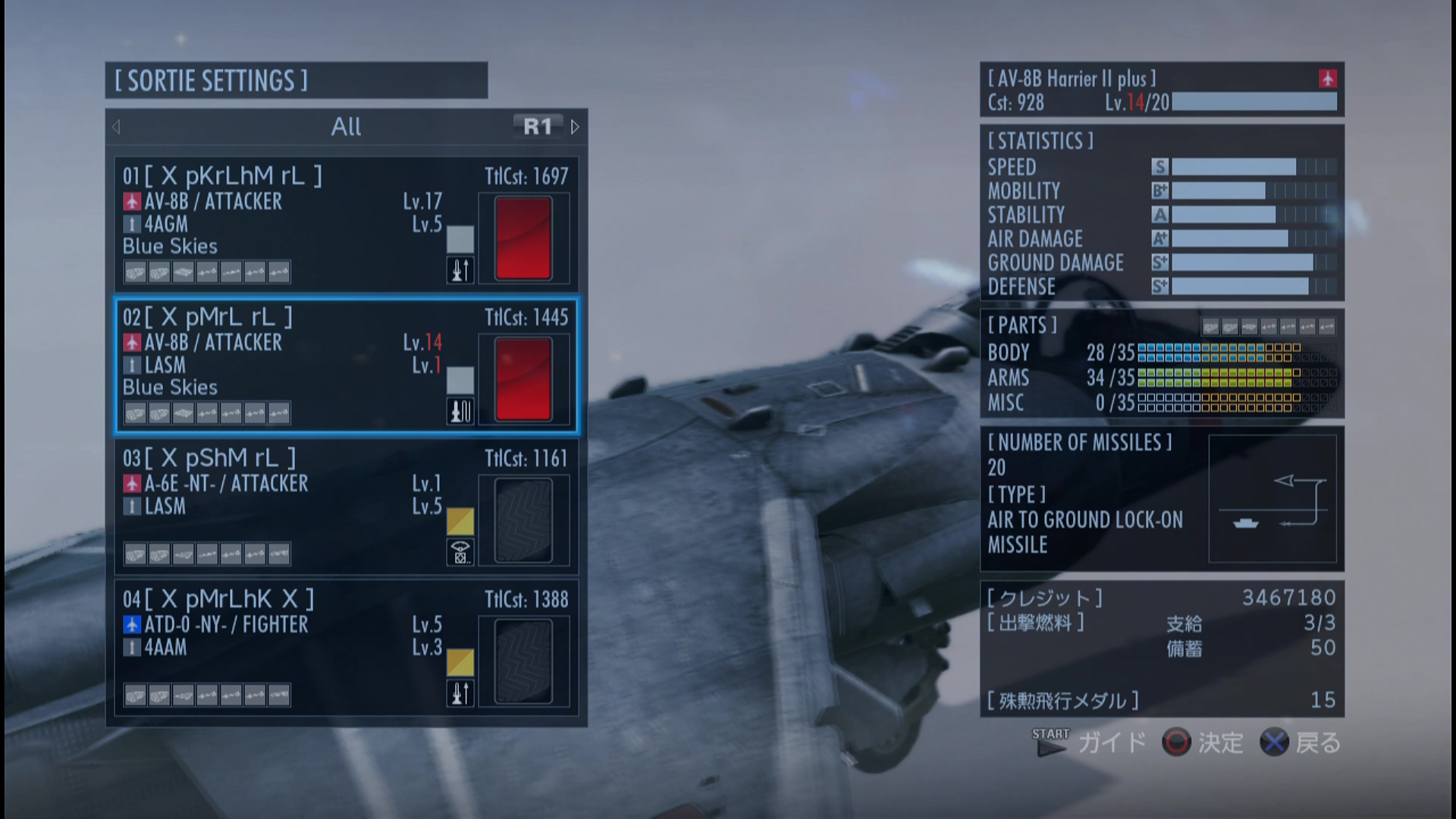Image resolution: width=1456 pixels, height=819 pixels.
Task: Select the empty emblem card of set 04
Action: (523, 661)
